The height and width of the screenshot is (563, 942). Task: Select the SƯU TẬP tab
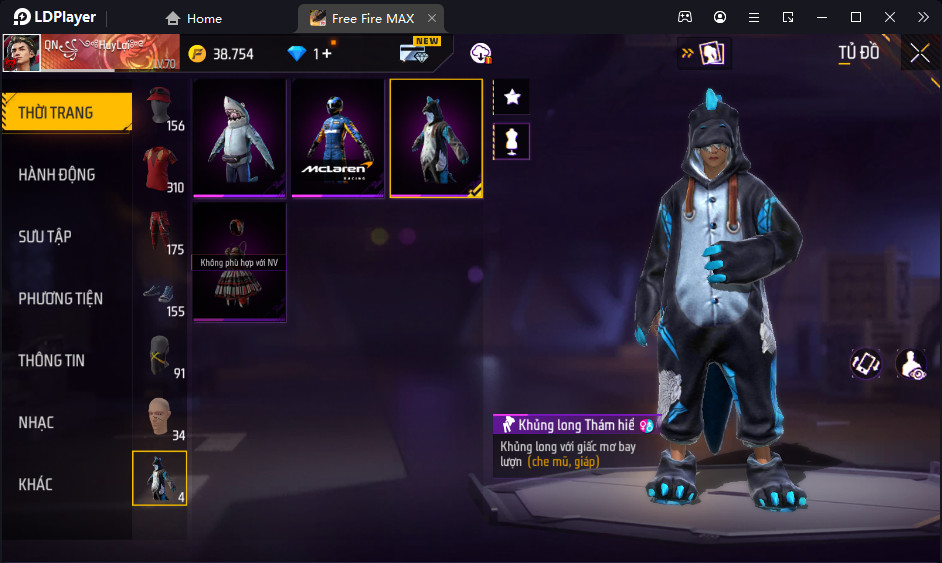tap(45, 236)
